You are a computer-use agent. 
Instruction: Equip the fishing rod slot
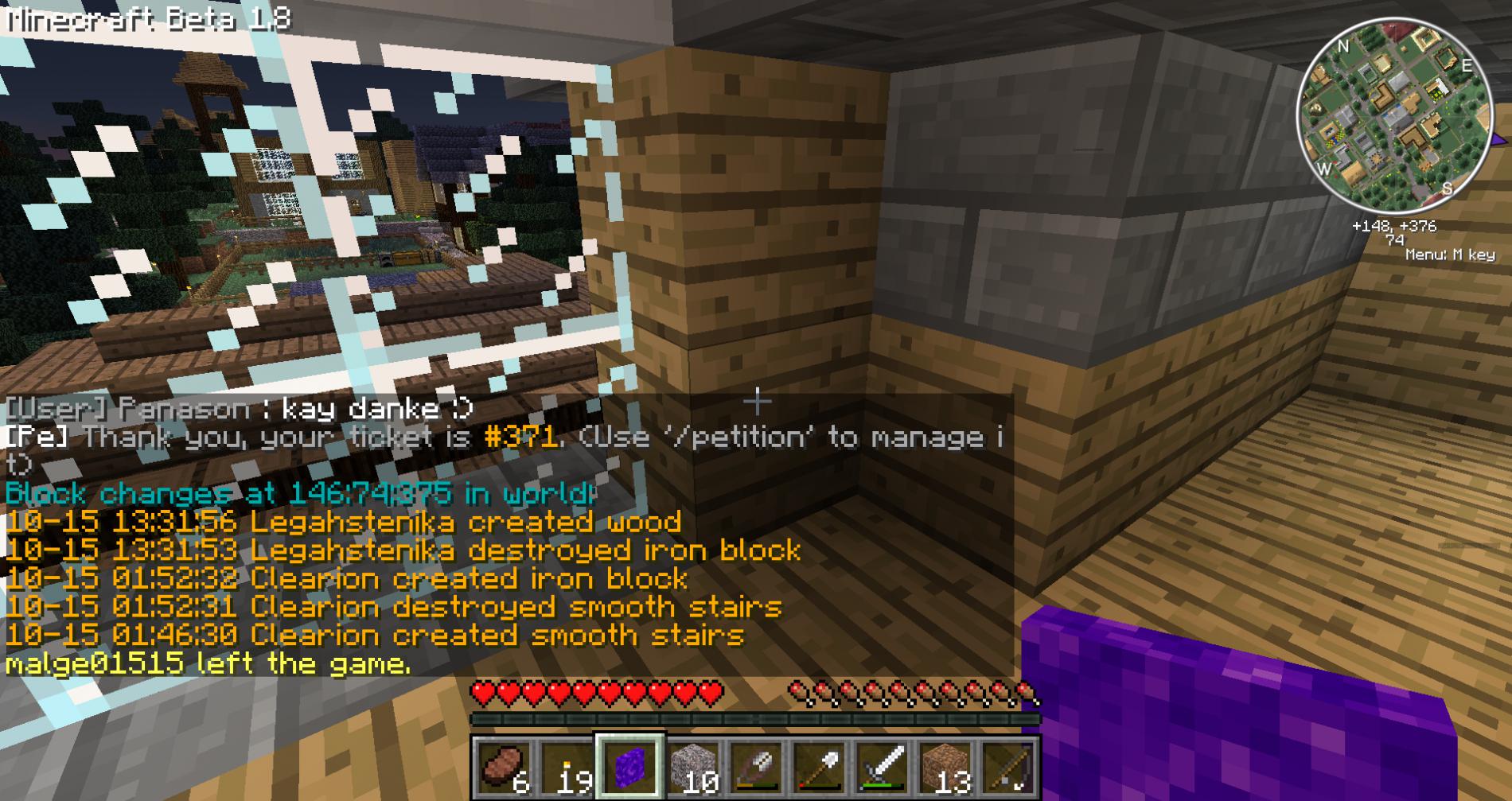tap(1008, 768)
